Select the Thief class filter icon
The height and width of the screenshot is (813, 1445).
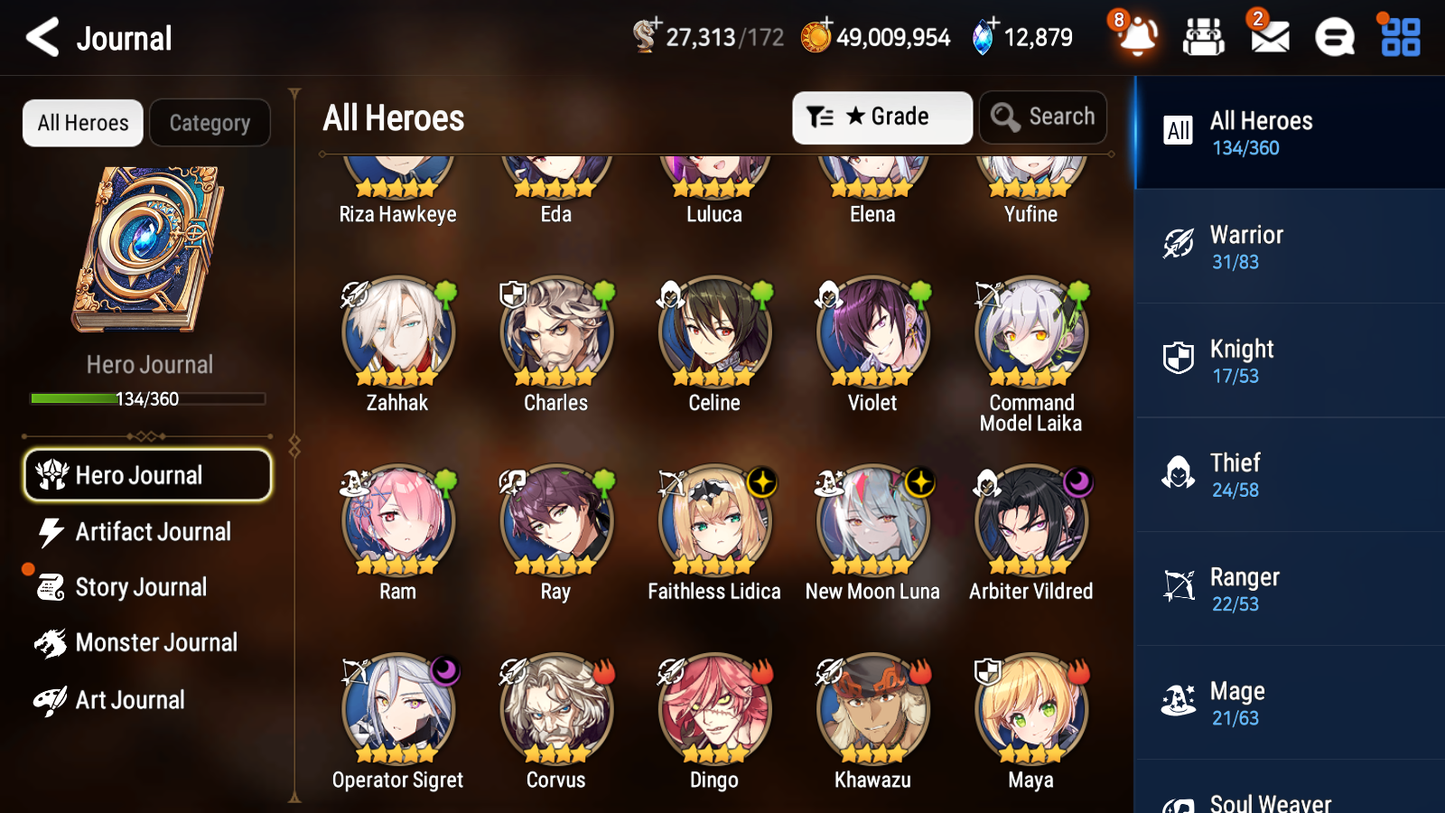point(1178,473)
